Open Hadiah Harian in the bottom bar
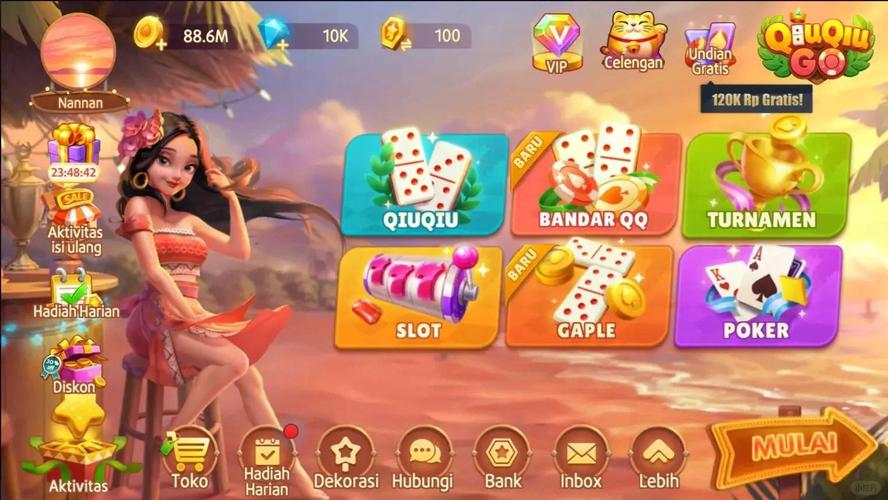The width and height of the screenshot is (888, 500). [266, 459]
